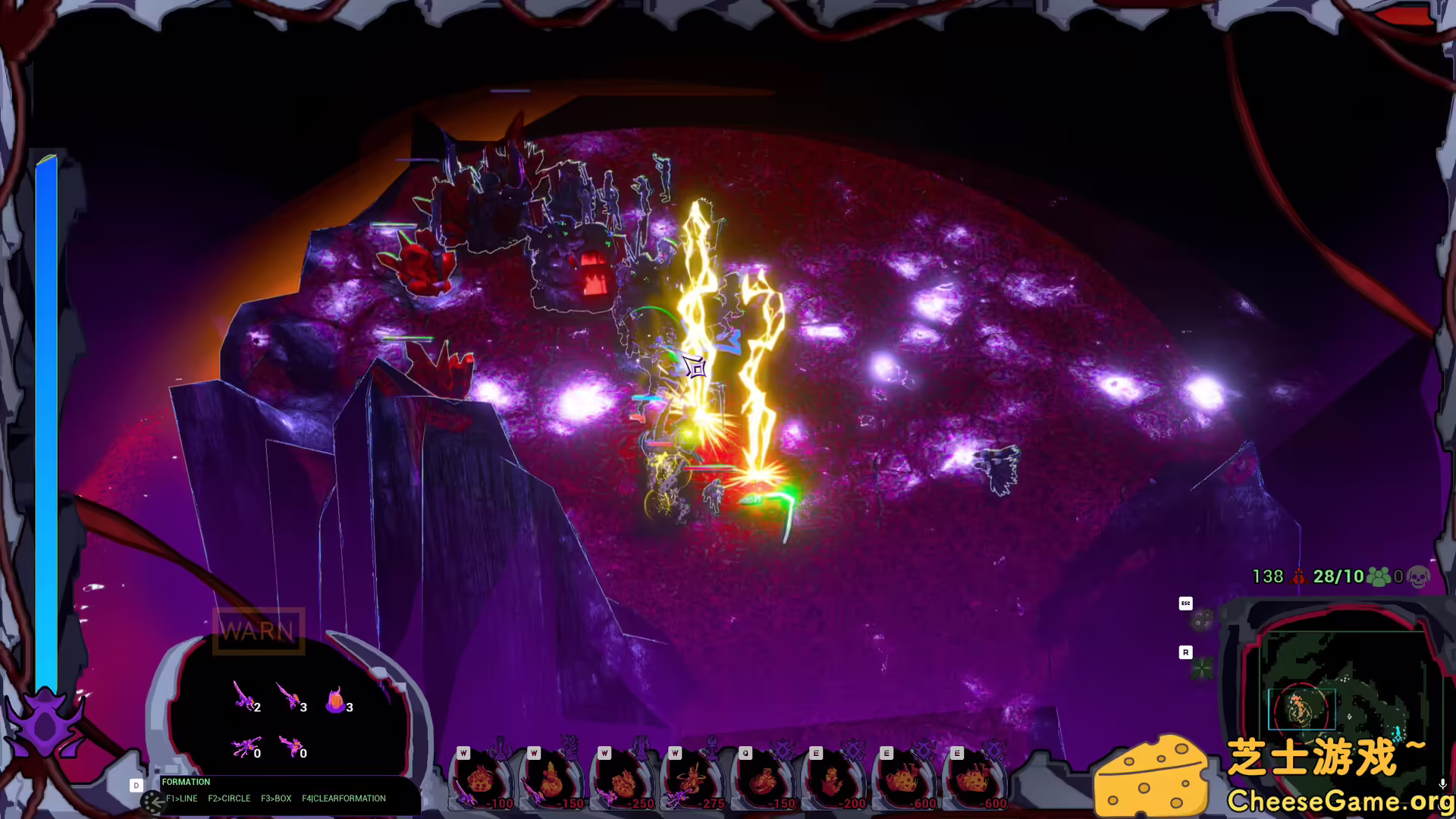The image size is (1456, 819).
Task: Open the CheeseGame.org watermark link
Action: coord(1339,800)
